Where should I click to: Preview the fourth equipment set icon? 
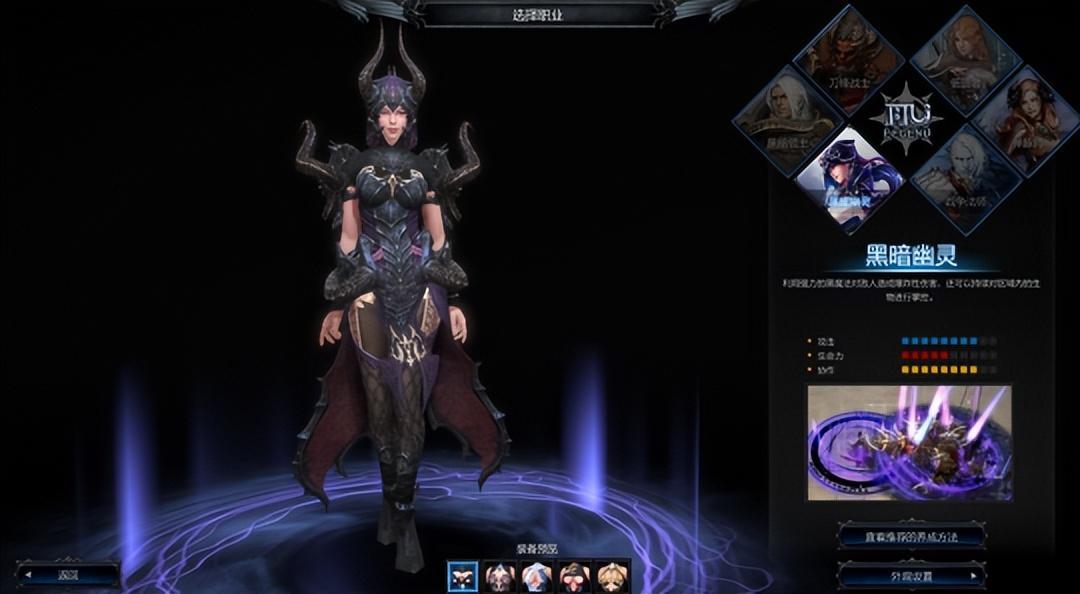(574, 576)
